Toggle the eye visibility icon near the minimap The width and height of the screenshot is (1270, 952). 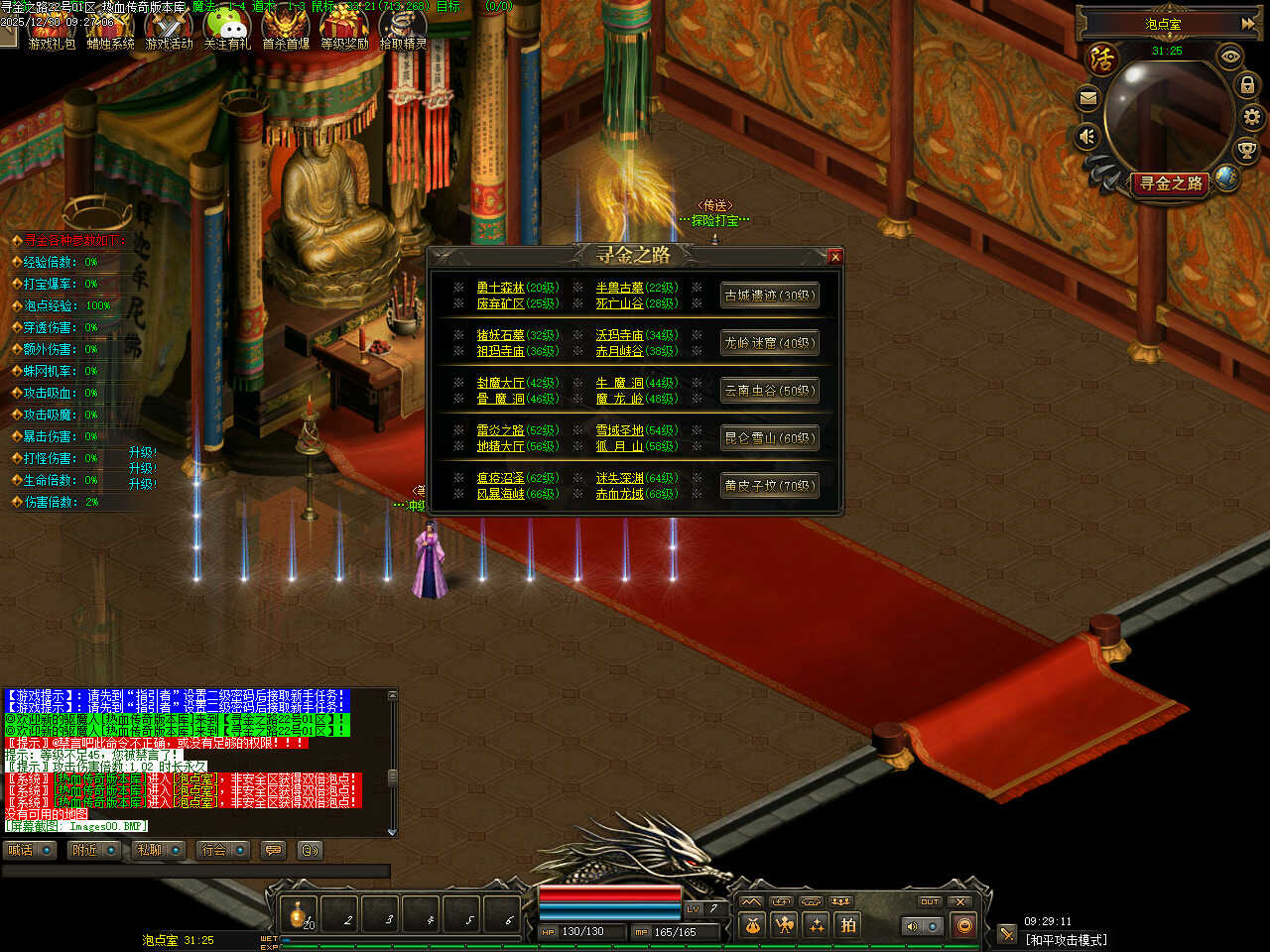coord(1230,57)
